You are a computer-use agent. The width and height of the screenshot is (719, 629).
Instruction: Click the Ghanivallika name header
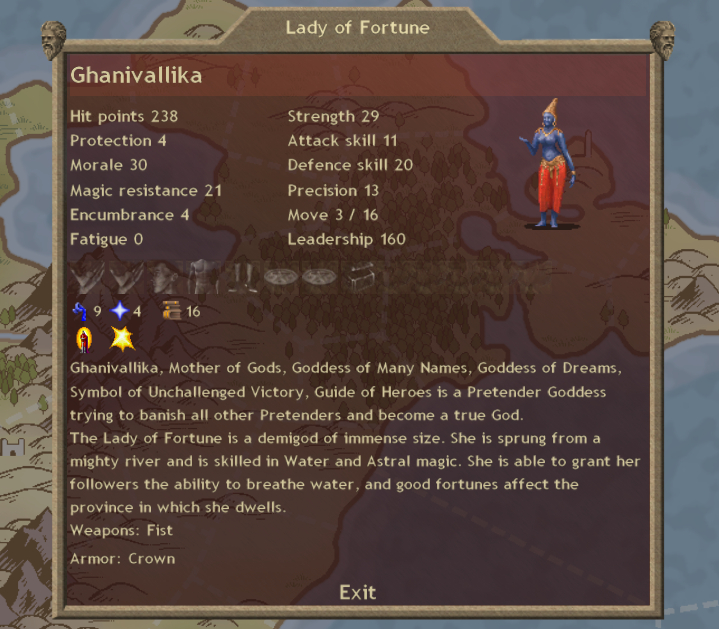coord(135,77)
